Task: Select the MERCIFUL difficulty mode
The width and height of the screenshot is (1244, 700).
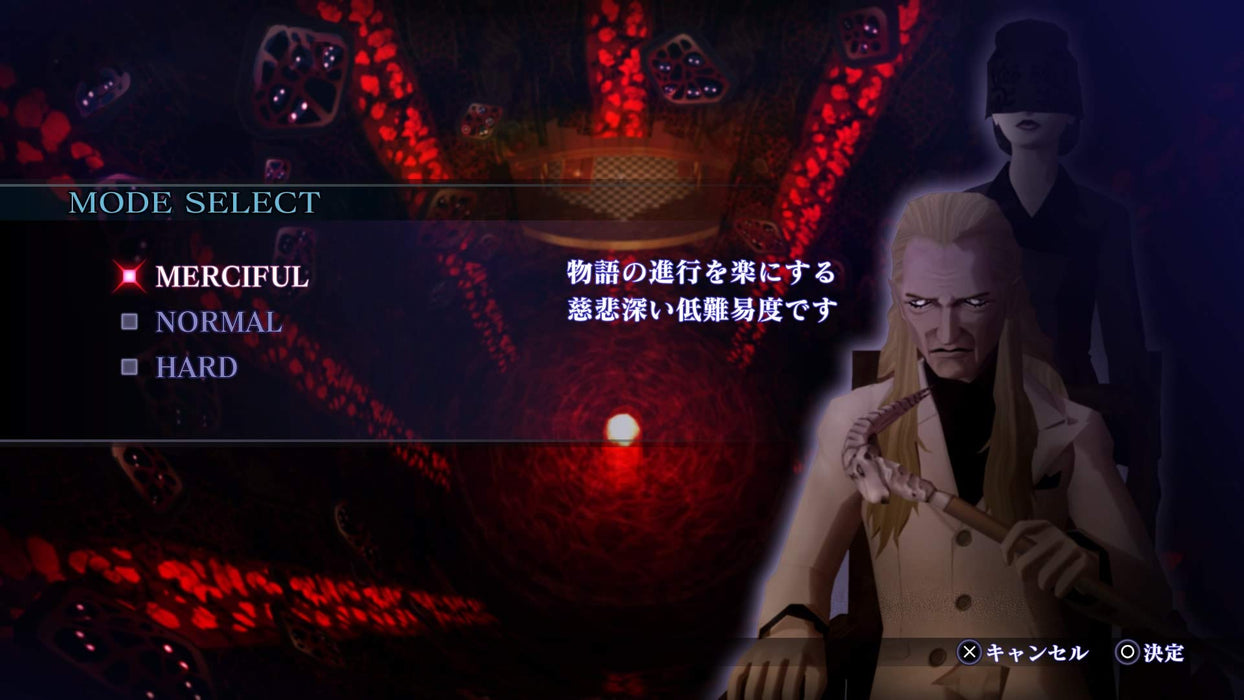Action: coord(231,277)
